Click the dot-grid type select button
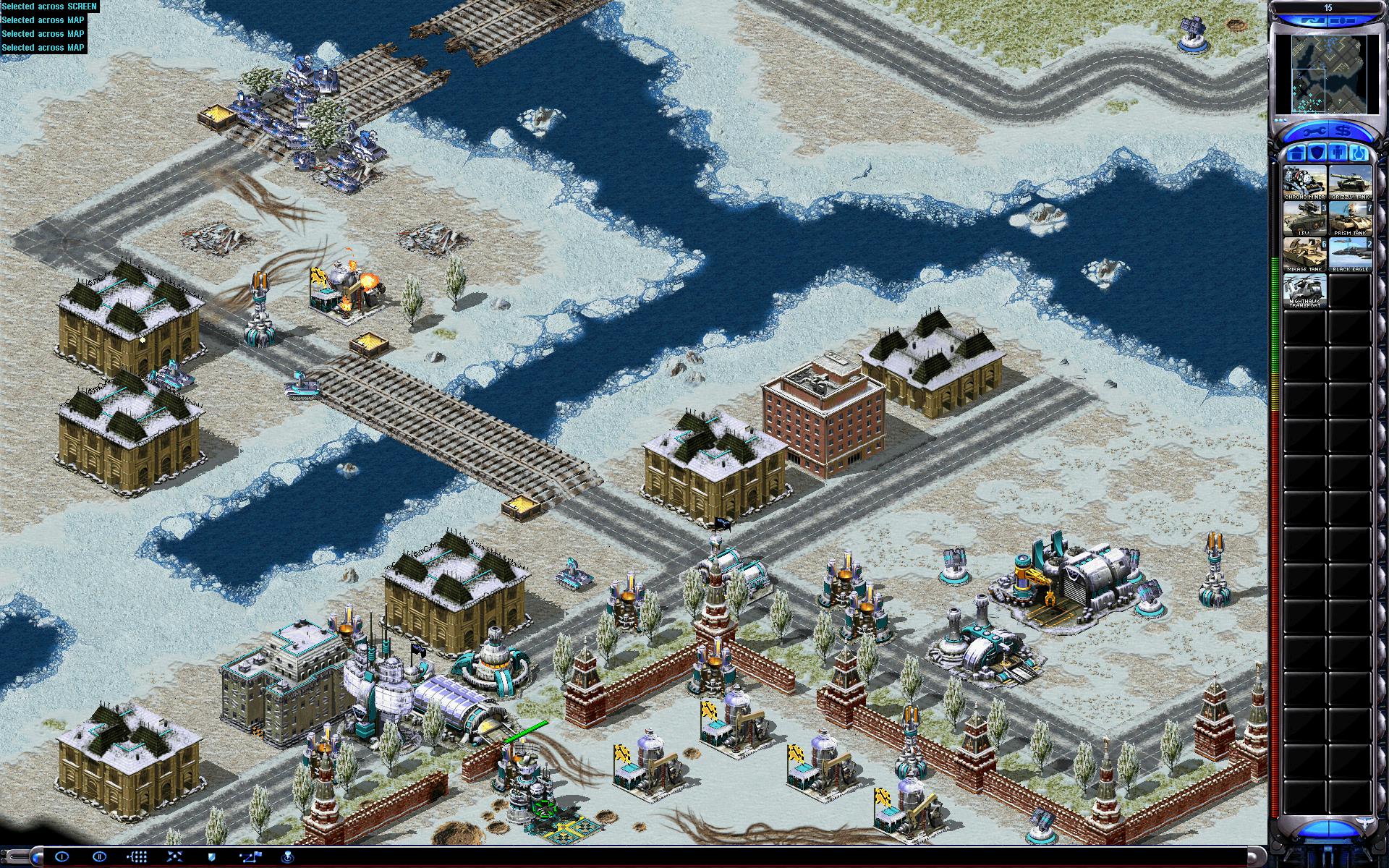 pos(137,857)
